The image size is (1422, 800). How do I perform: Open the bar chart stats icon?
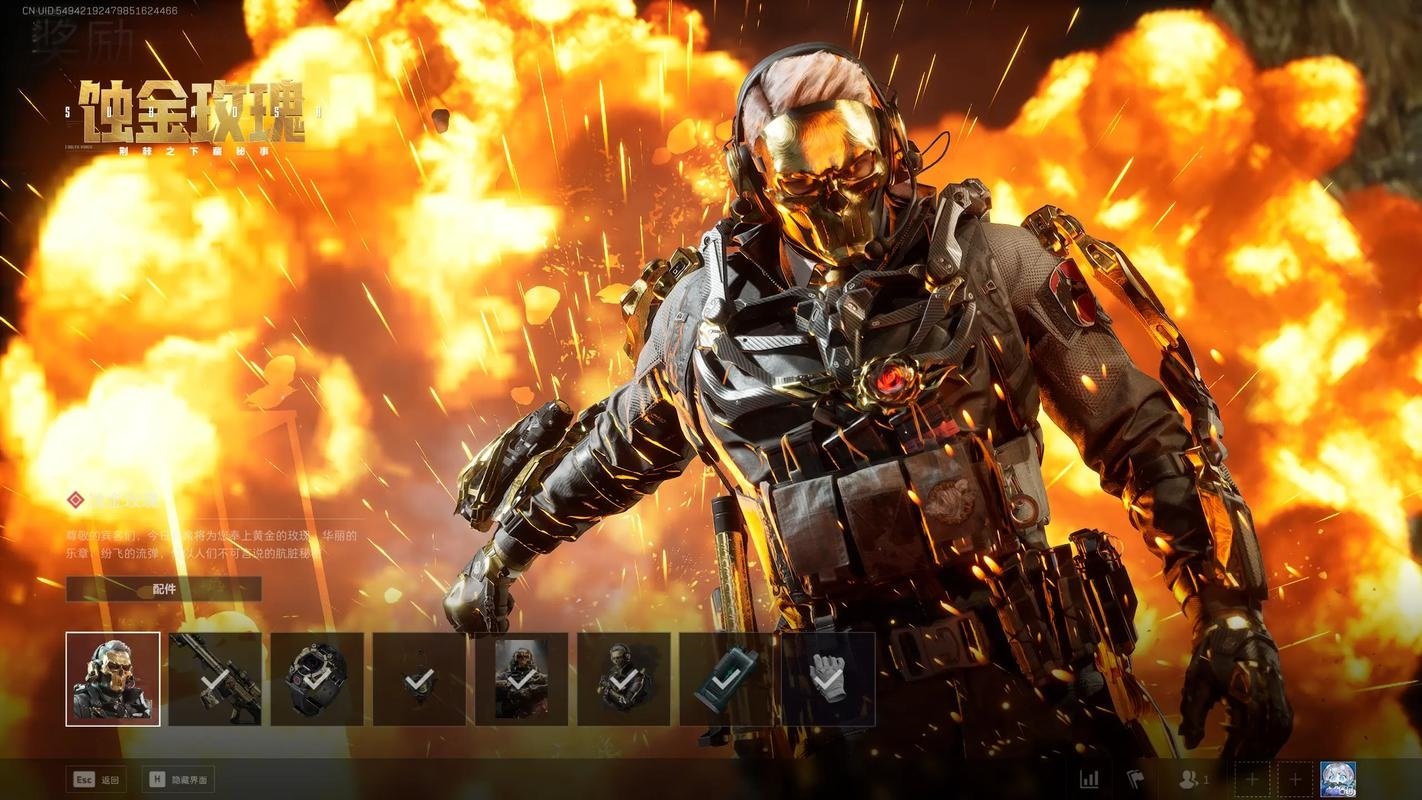coord(1089,779)
